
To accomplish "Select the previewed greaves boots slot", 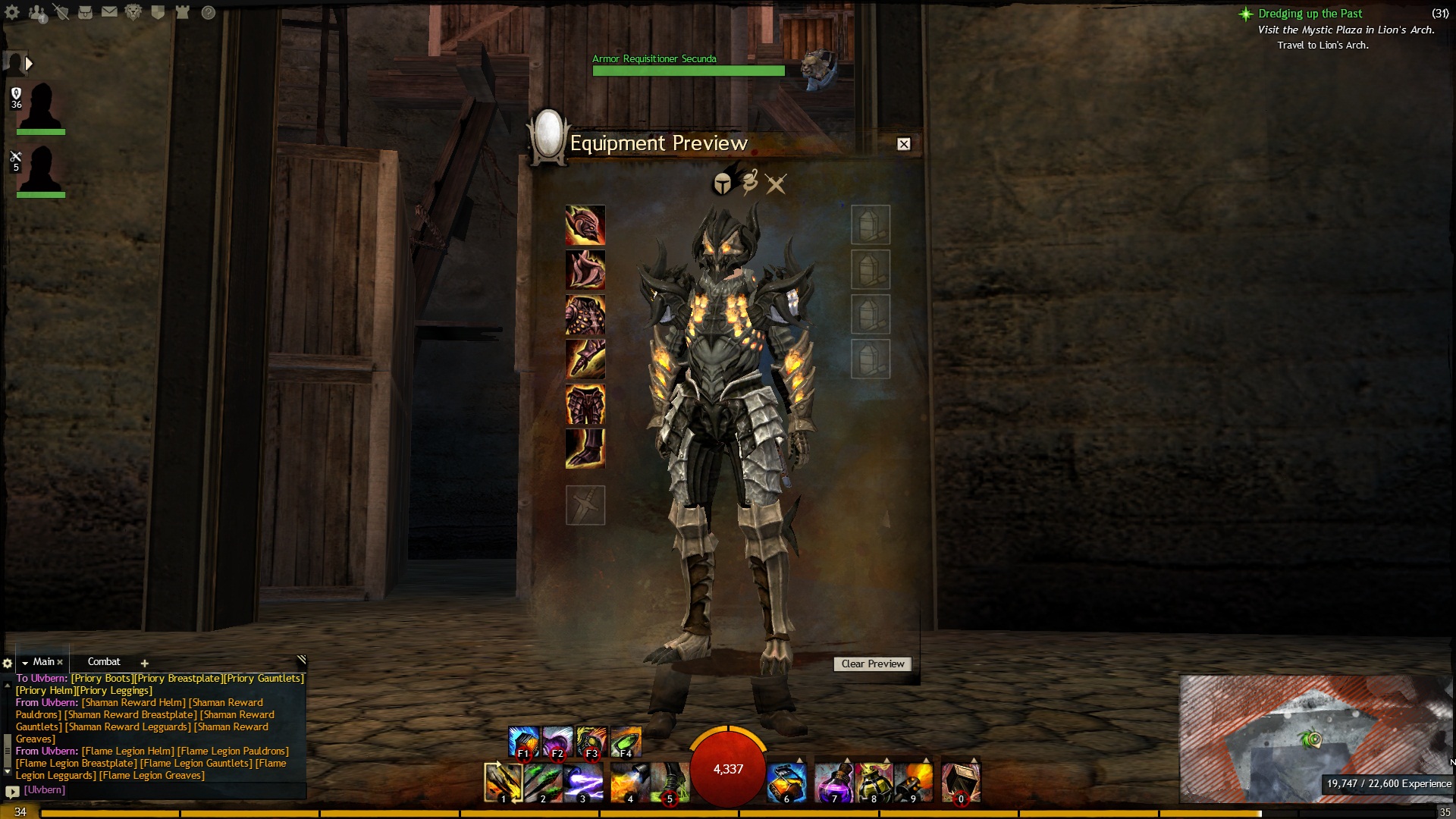I will (585, 448).
